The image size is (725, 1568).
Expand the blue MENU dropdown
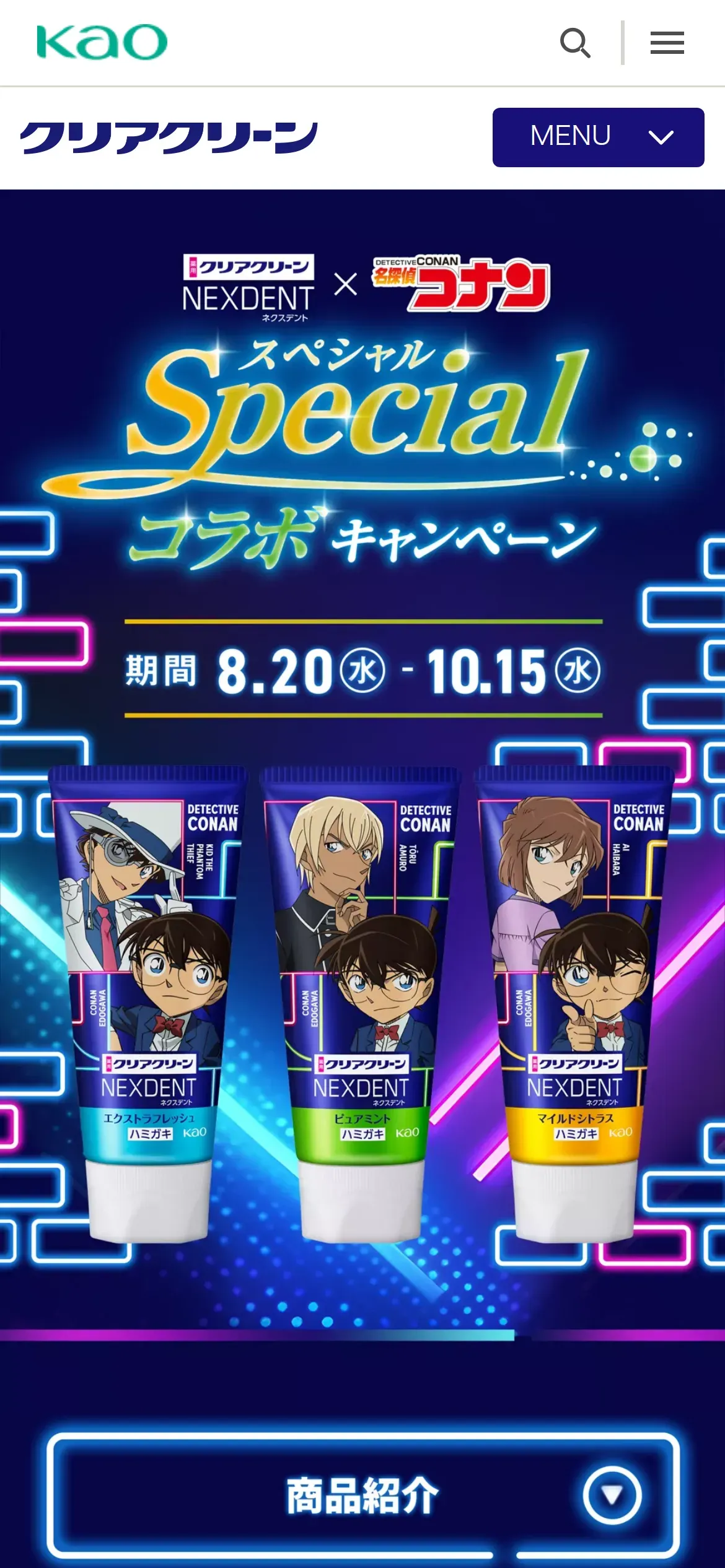pos(598,137)
